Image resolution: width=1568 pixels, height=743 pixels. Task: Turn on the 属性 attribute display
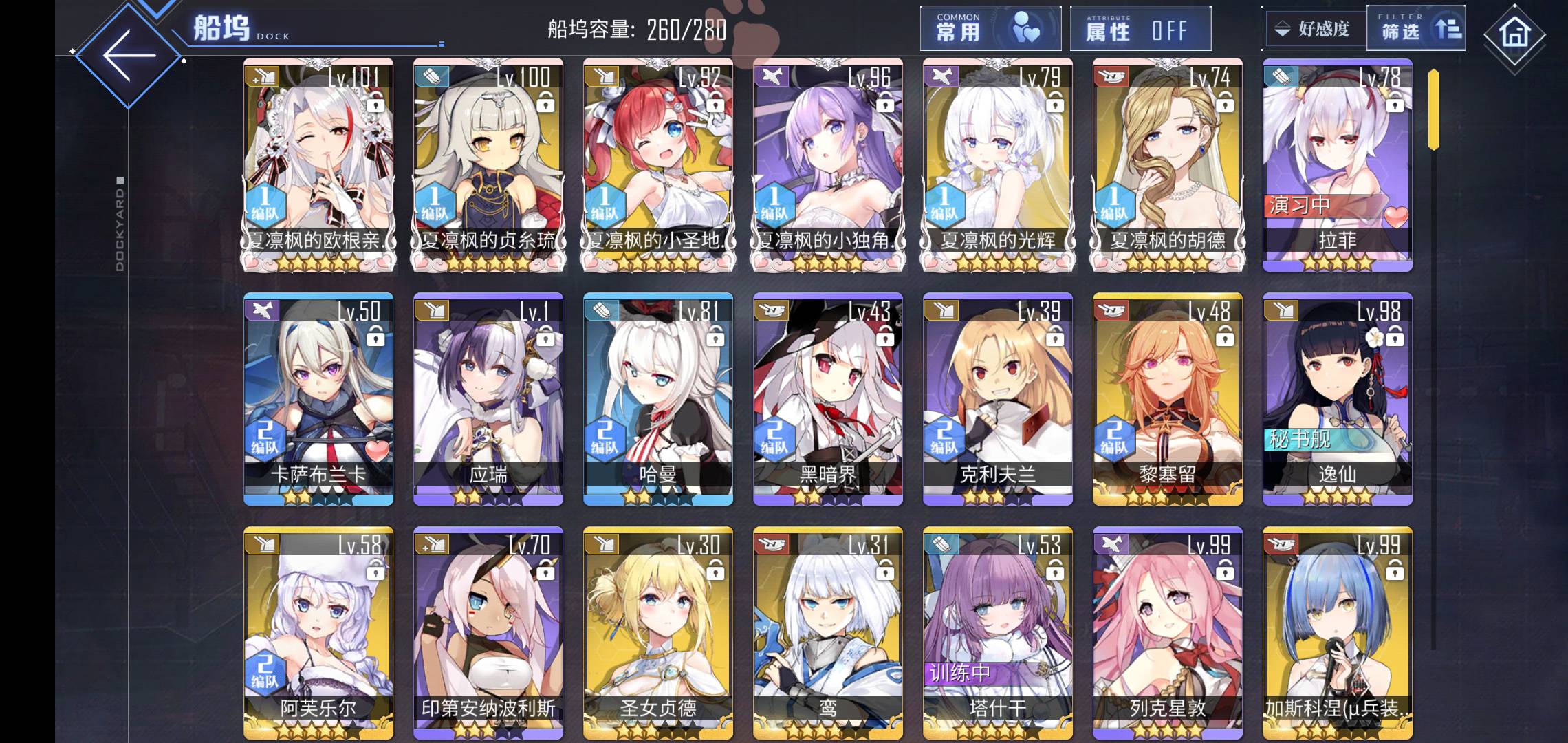(x=1140, y=29)
